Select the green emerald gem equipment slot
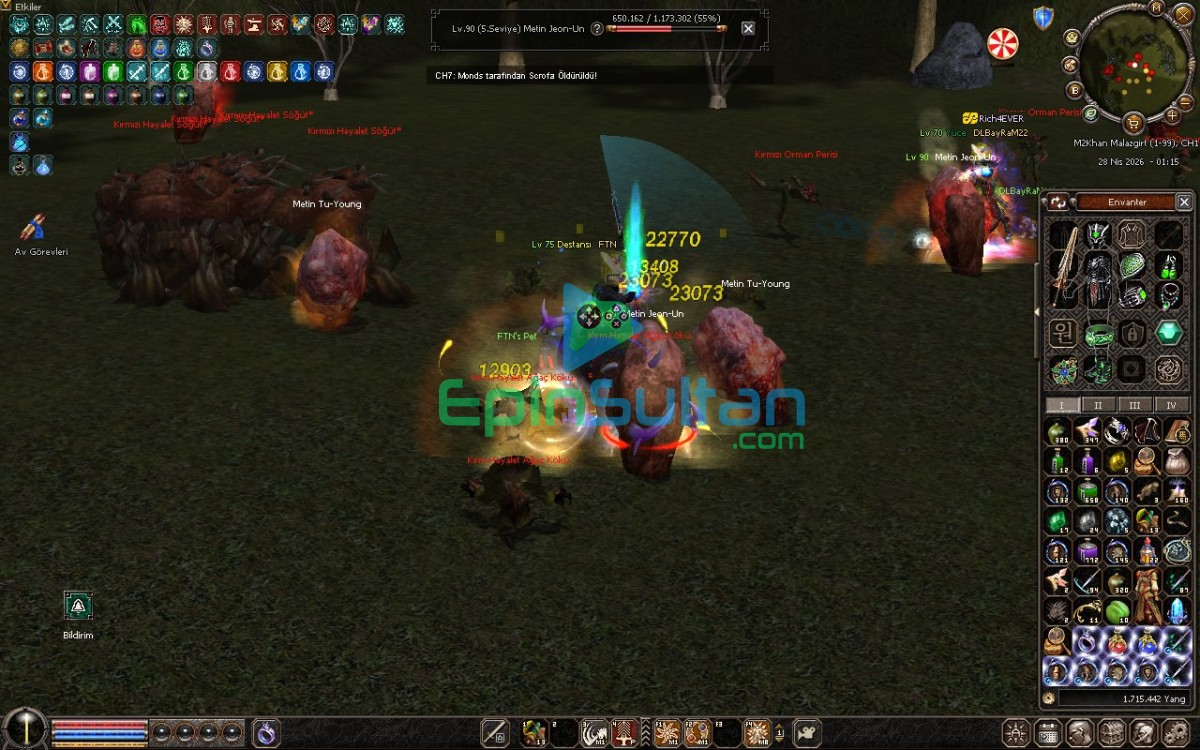 coord(1168,333)
